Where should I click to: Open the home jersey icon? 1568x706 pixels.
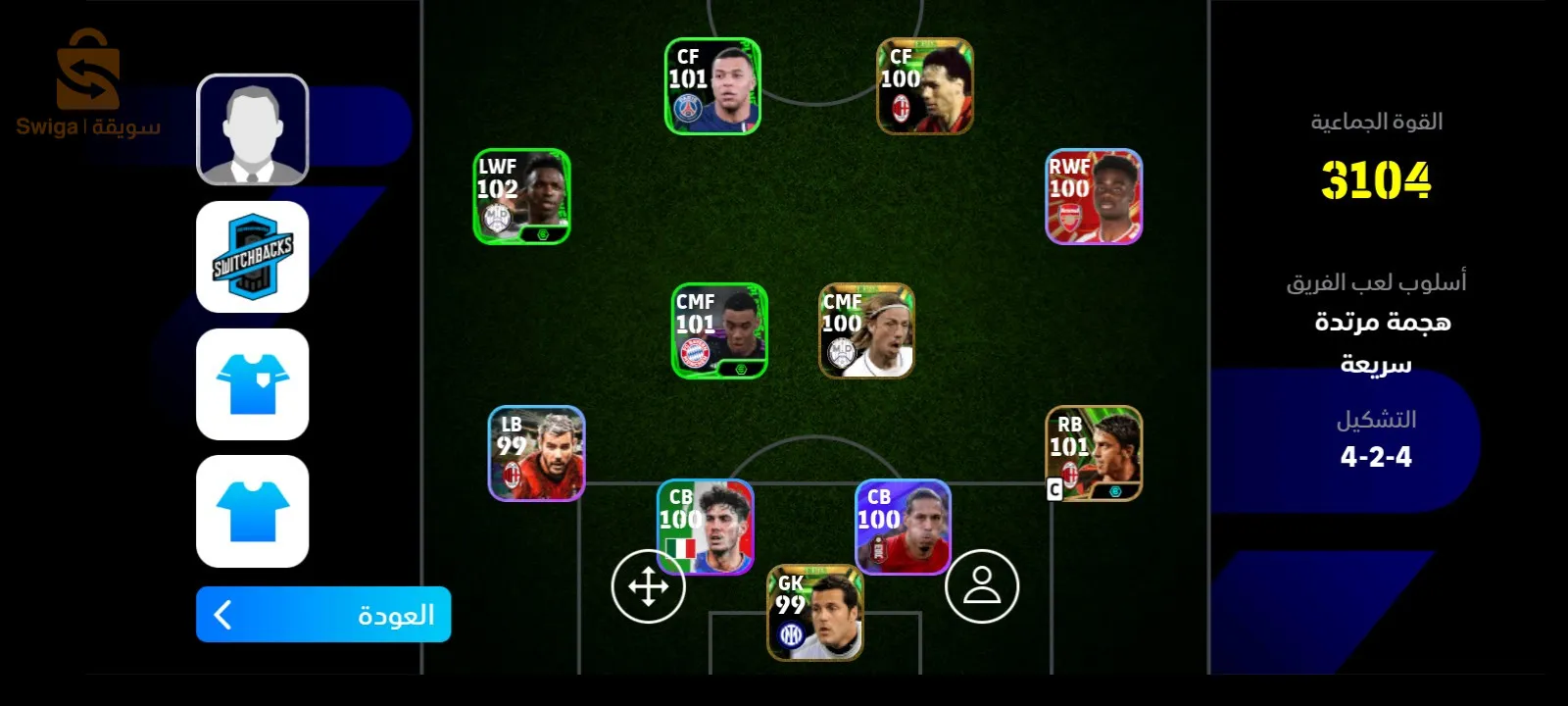(252, 385)
